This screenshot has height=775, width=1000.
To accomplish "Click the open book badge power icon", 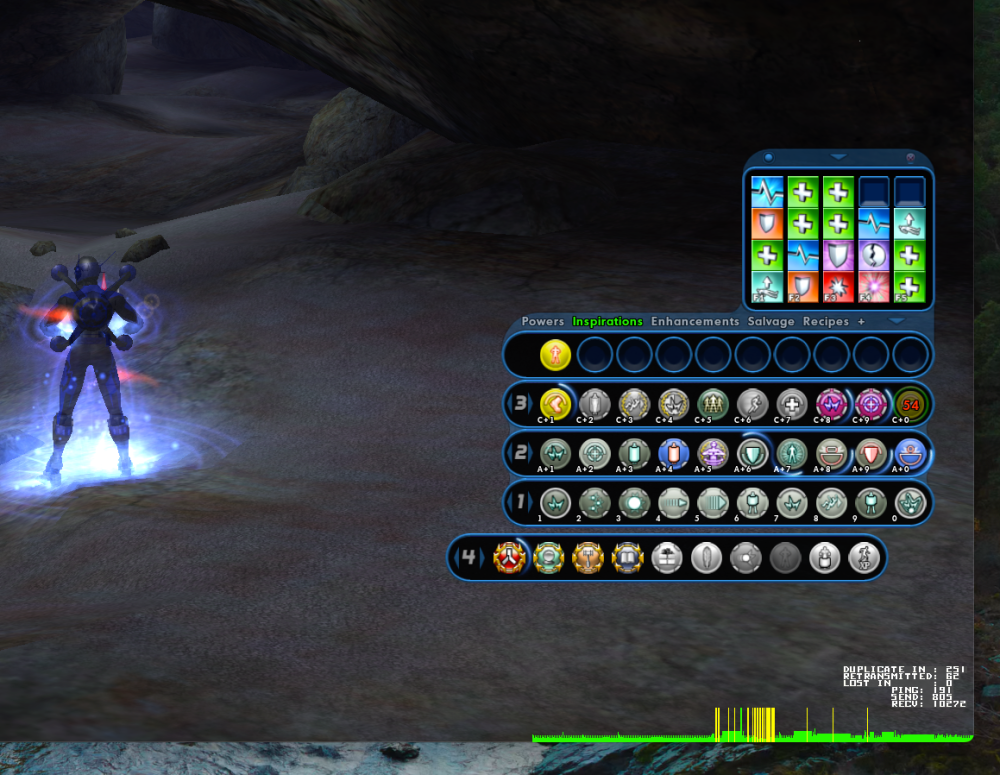I will [627, 557].
